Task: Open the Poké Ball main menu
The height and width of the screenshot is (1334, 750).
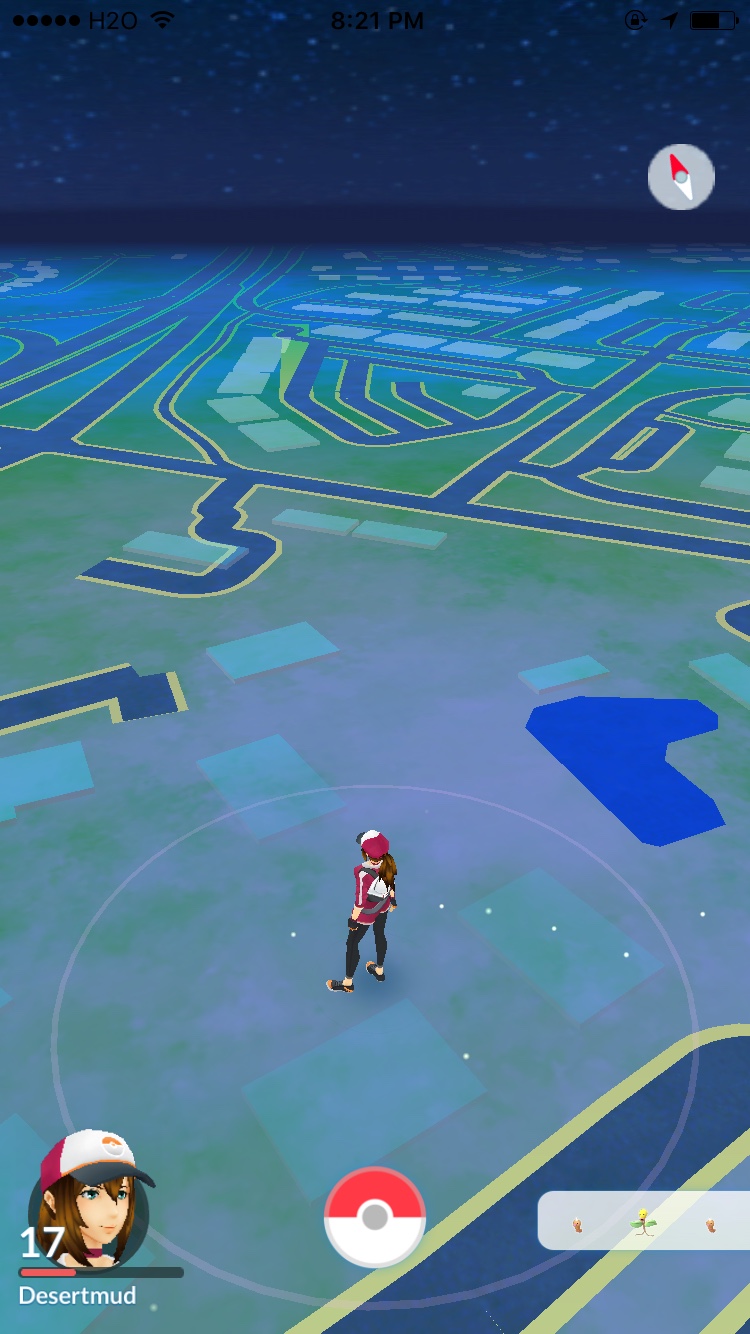Action: tap(375, 1217)
